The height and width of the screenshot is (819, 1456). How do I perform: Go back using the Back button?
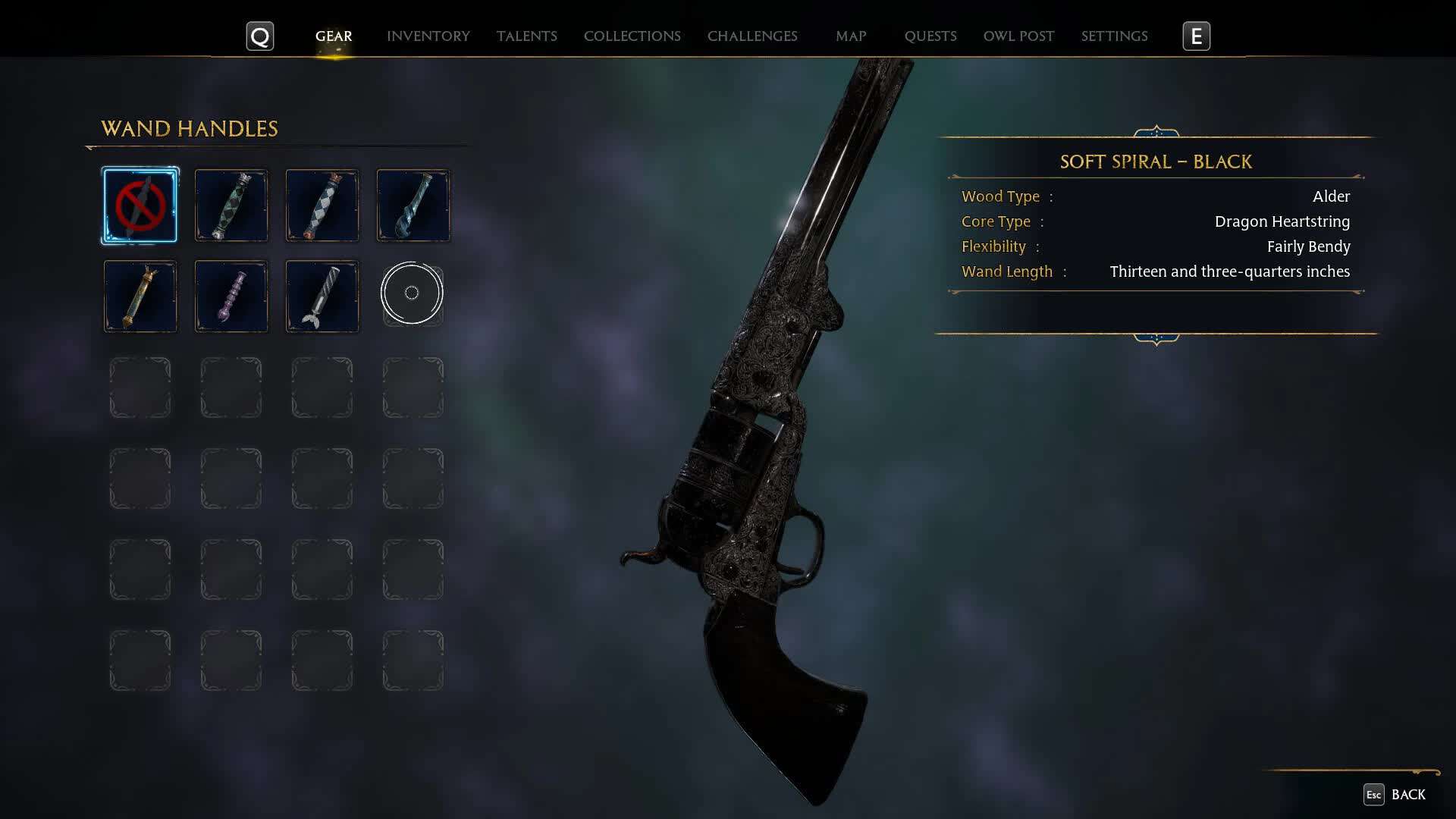coord(1395,795)
